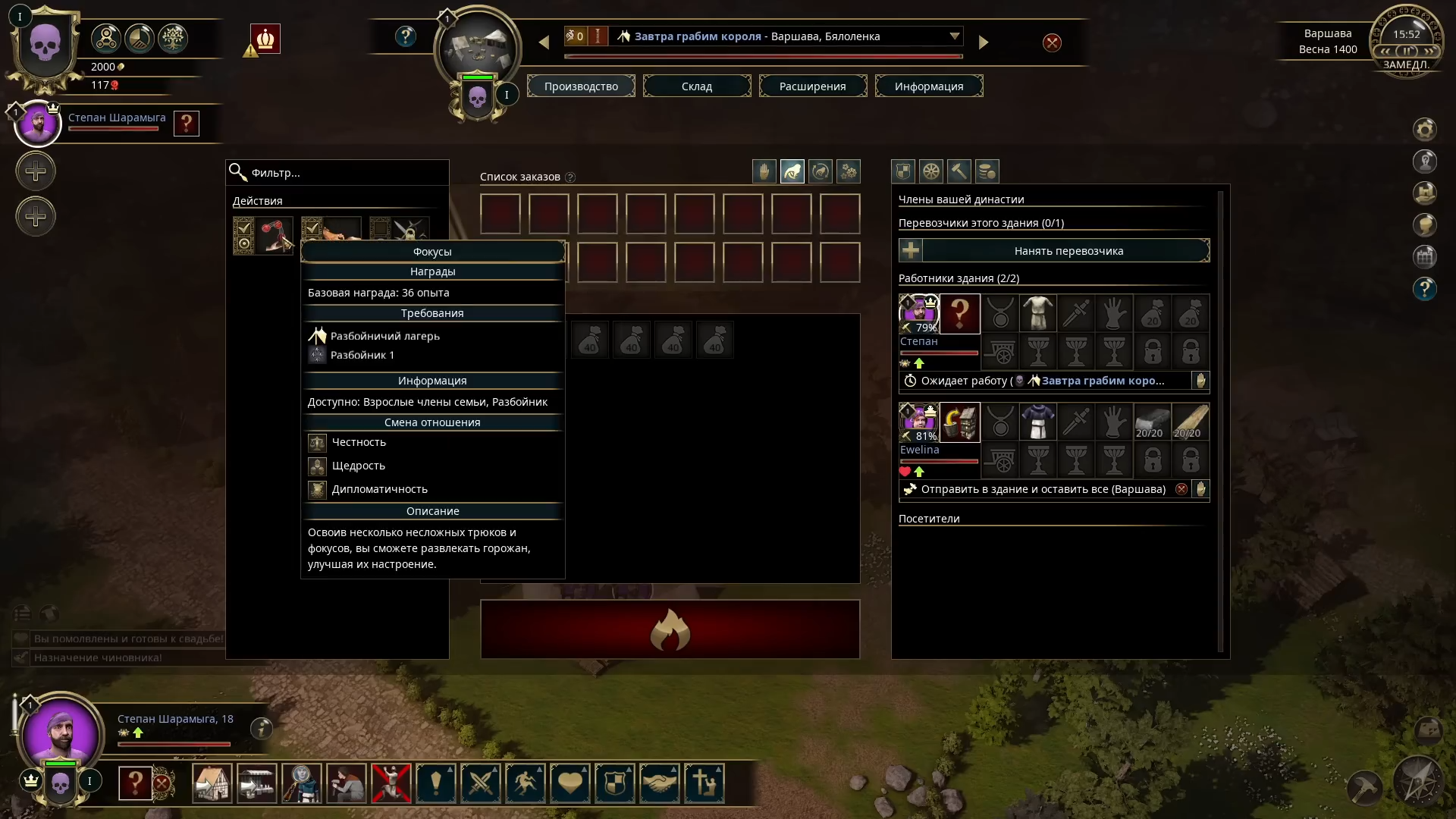
Task: Close the building panel with red X
Action: (x=1052, y=43)
